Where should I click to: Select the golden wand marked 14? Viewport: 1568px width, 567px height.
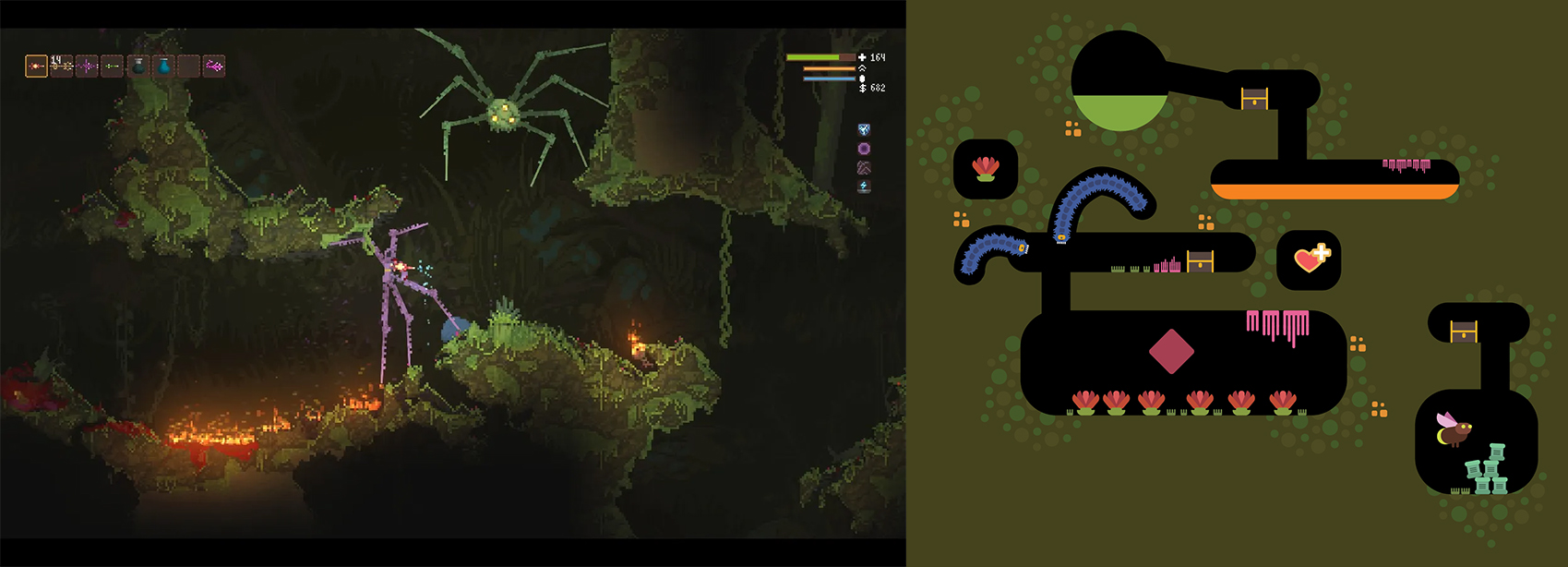(62, 66)
